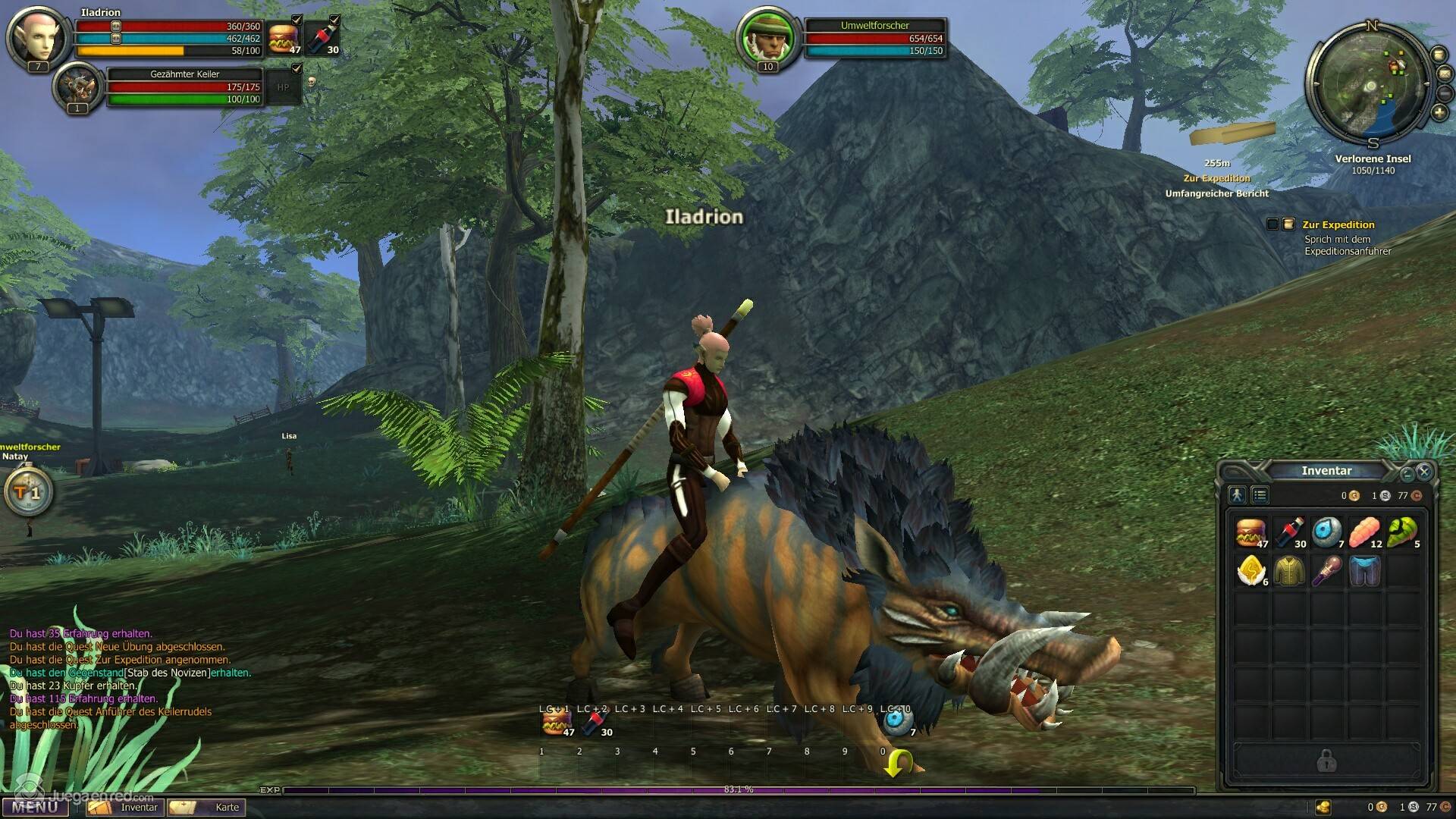Select the golden winged egg item
1456x819 pixels.
(x=1250, y=570)
